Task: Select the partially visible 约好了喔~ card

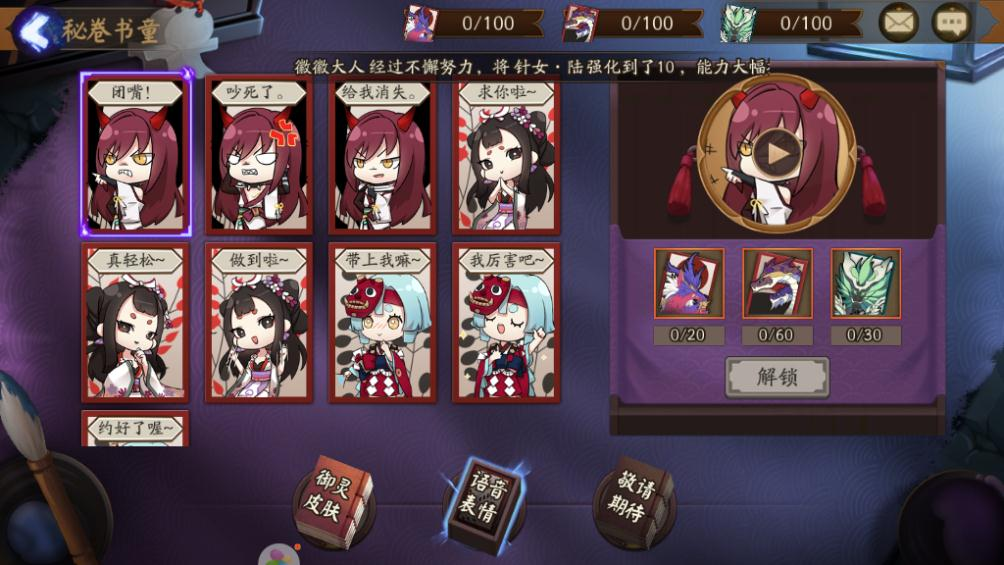Action: pos(135,429)
